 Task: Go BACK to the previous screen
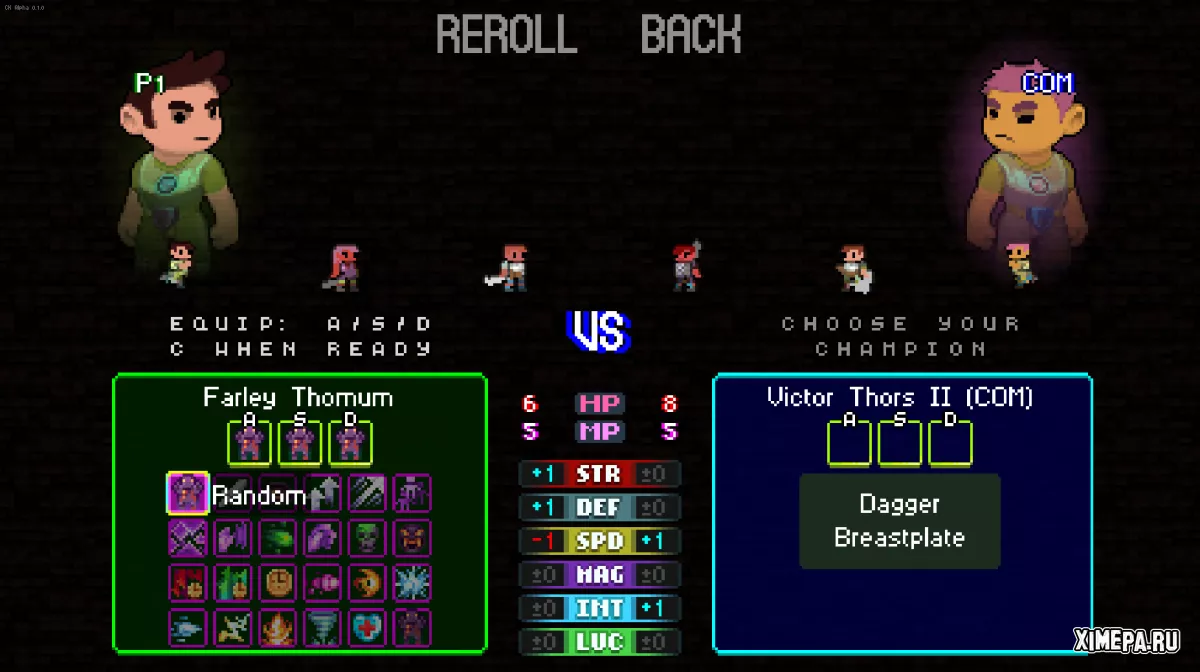691,36
